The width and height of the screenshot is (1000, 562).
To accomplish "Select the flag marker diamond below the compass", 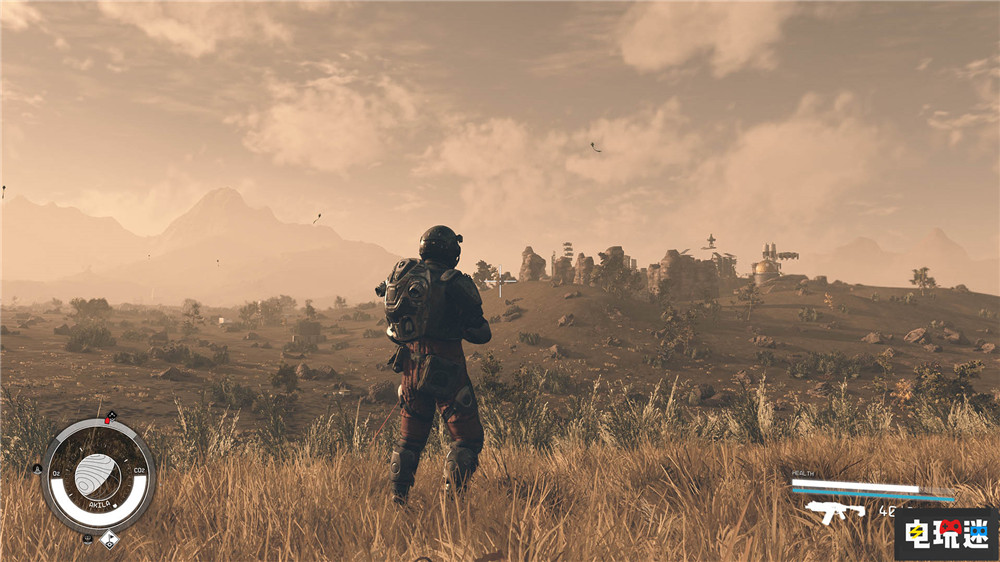I will coord(109,540).
